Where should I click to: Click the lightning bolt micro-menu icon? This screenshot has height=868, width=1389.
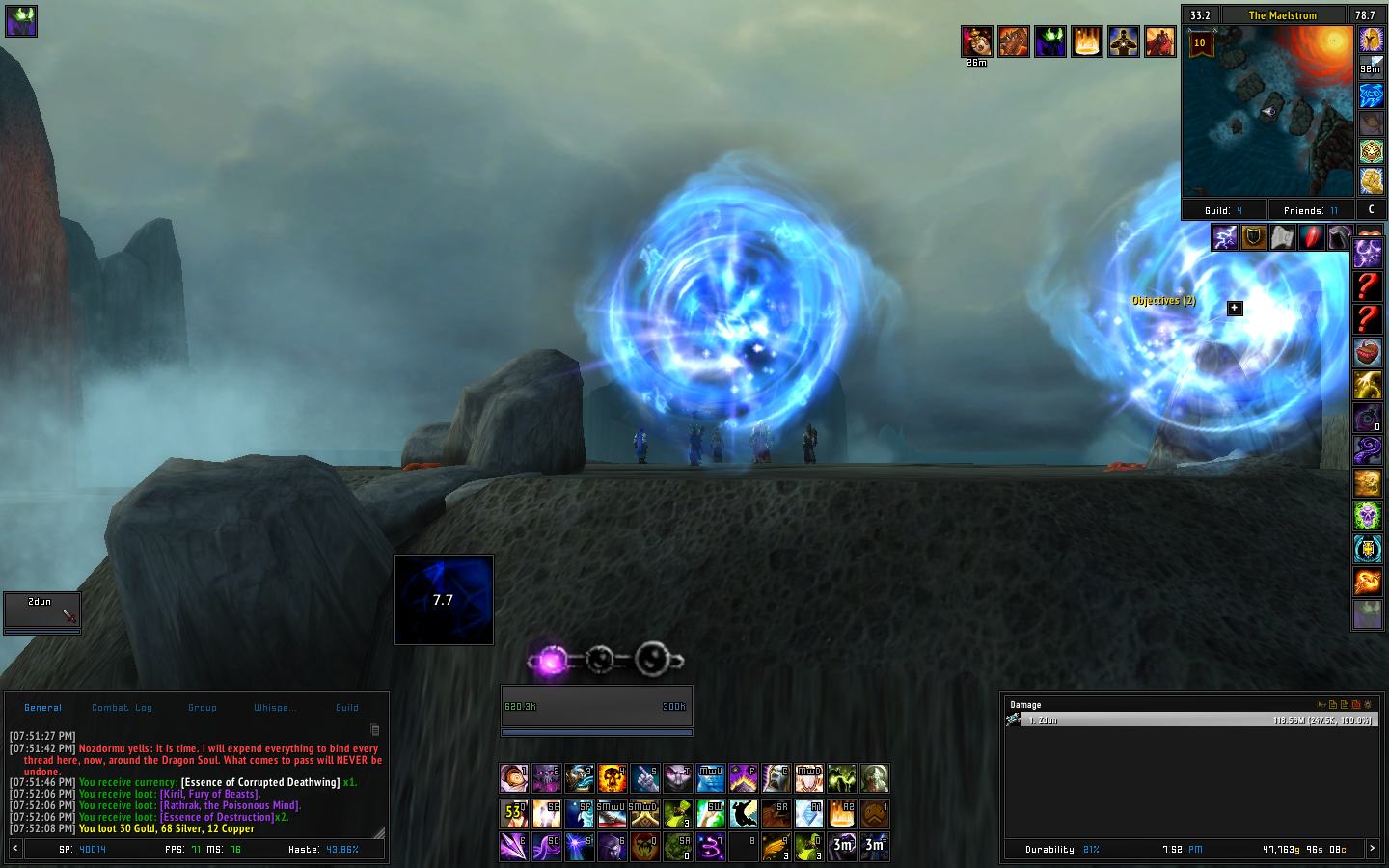(1225, 237)
